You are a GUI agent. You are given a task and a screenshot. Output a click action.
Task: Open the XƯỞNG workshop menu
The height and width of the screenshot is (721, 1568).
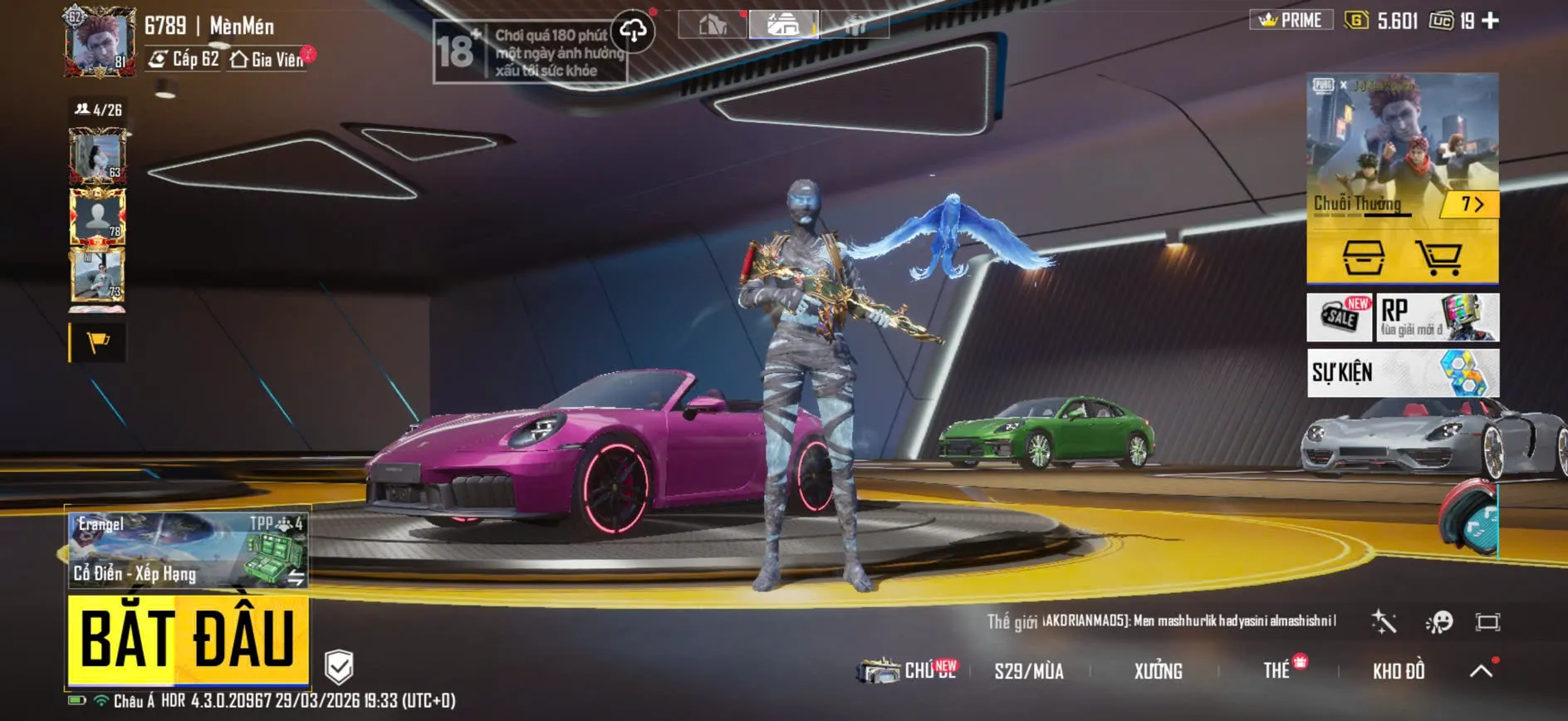(1158, 671)
